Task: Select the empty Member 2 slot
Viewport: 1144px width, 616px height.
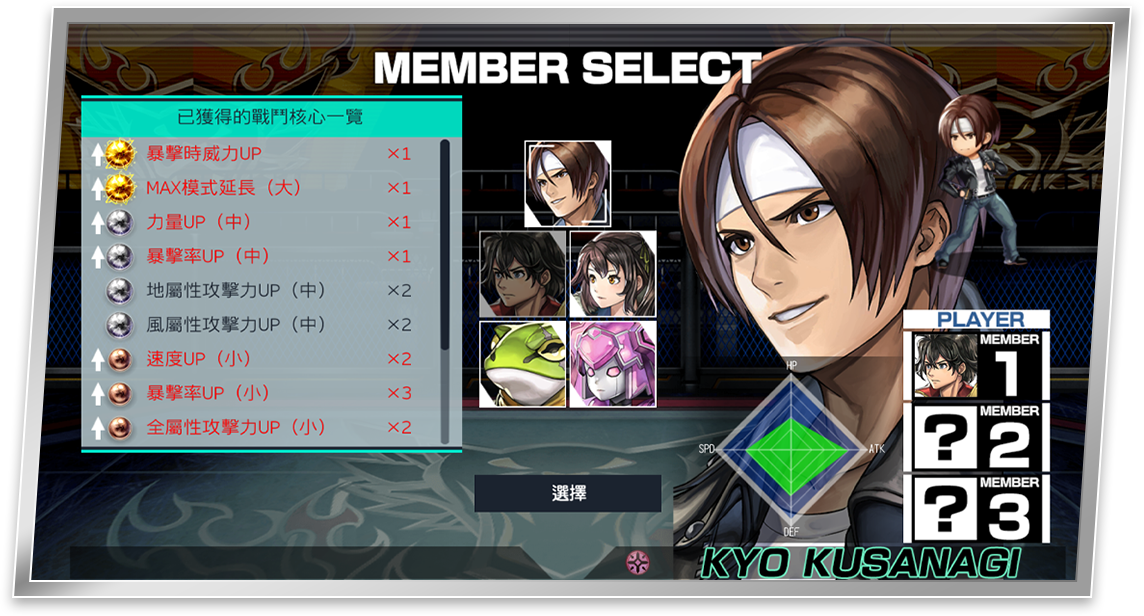Action: [978, 437]
